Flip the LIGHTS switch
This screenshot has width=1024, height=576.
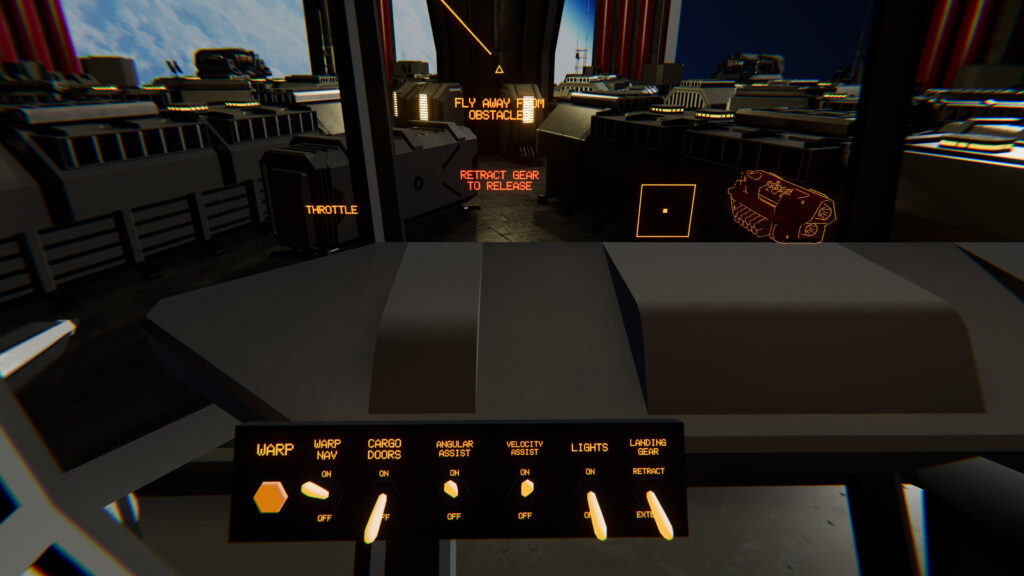tap(595, 512)
